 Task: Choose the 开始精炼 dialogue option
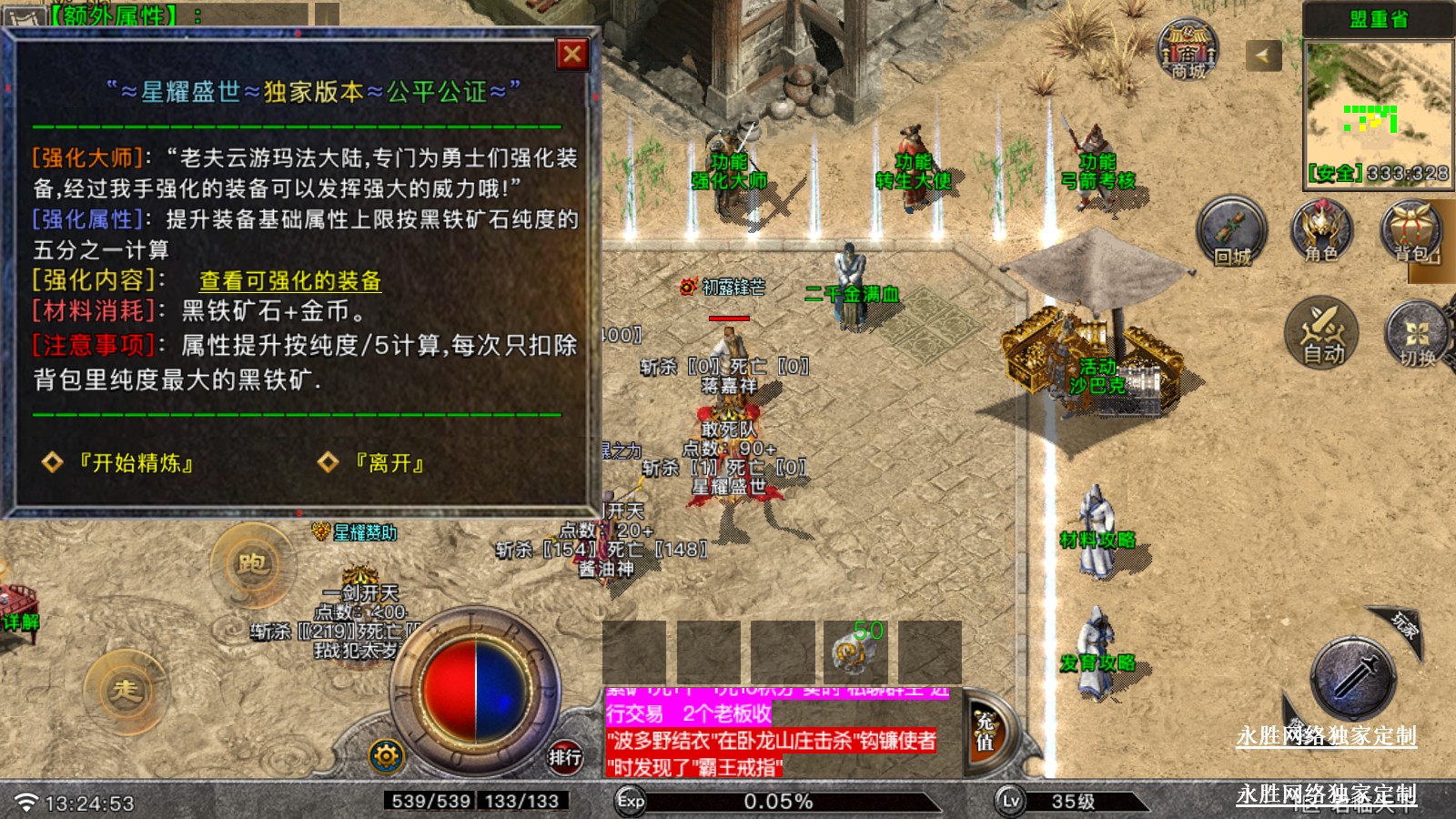tap(136, 463)
